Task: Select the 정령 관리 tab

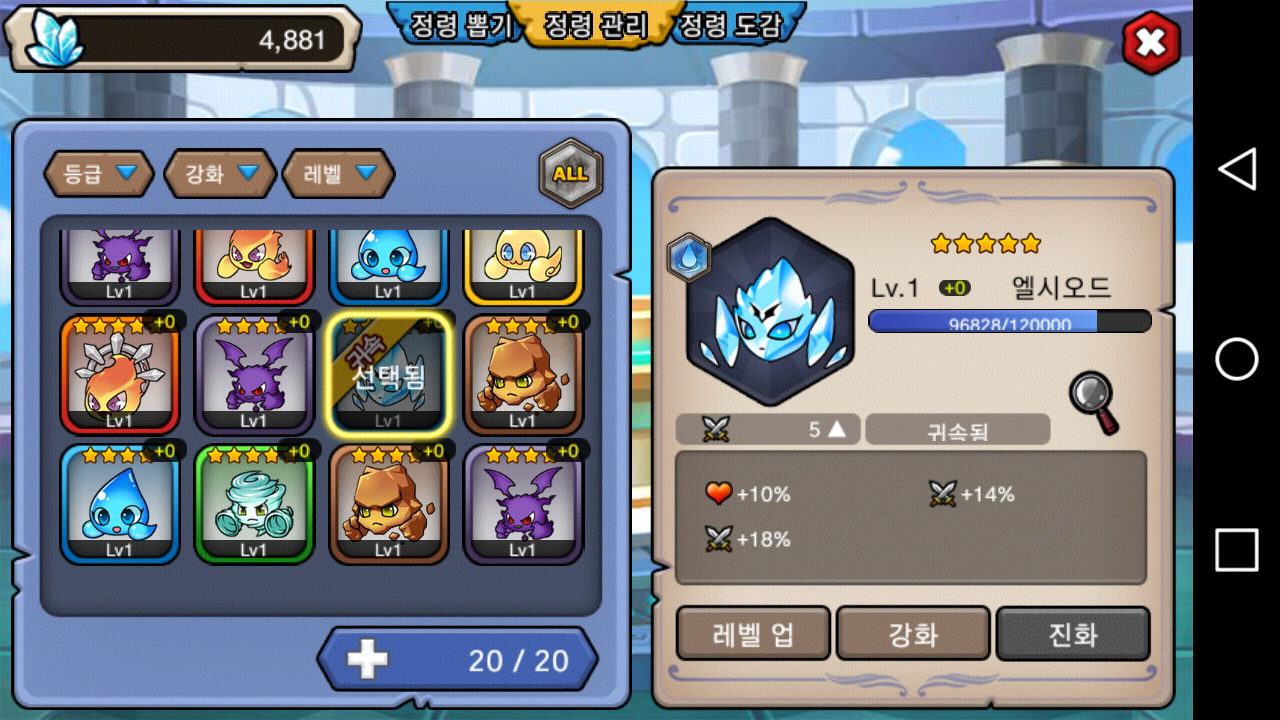Action: (x=596, y=26)
